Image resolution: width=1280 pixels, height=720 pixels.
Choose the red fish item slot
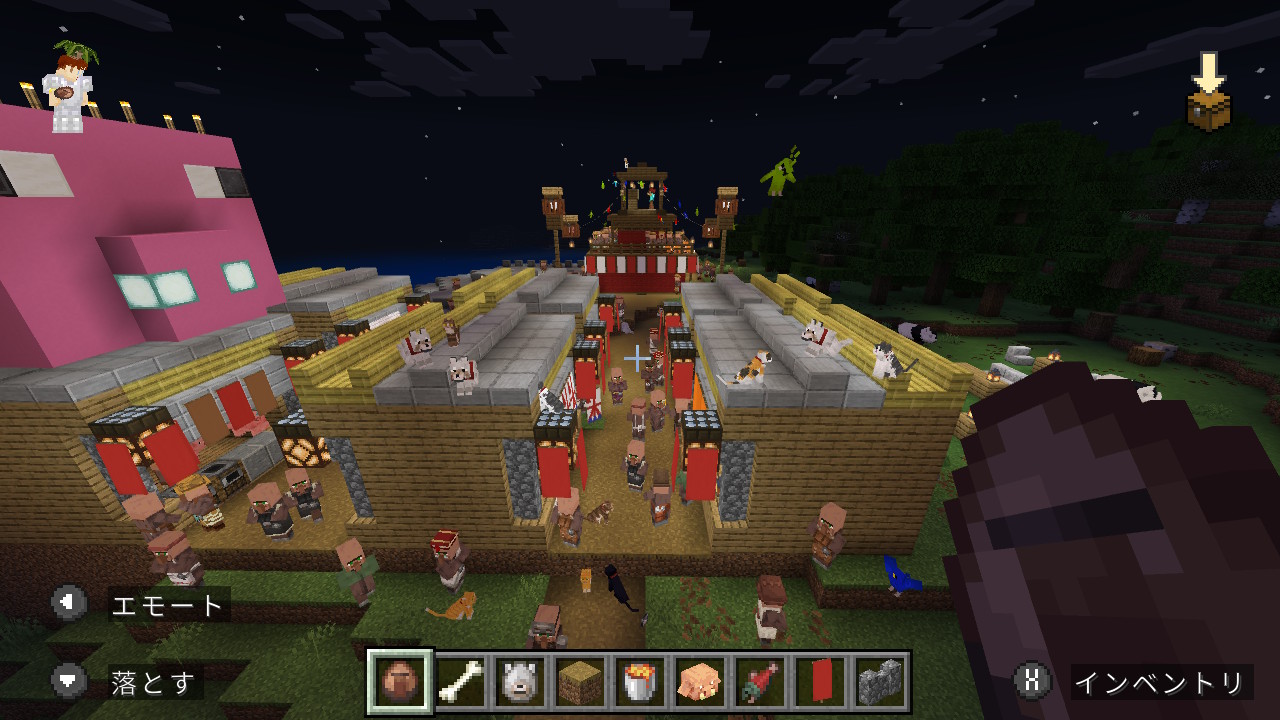pos(760,682)
